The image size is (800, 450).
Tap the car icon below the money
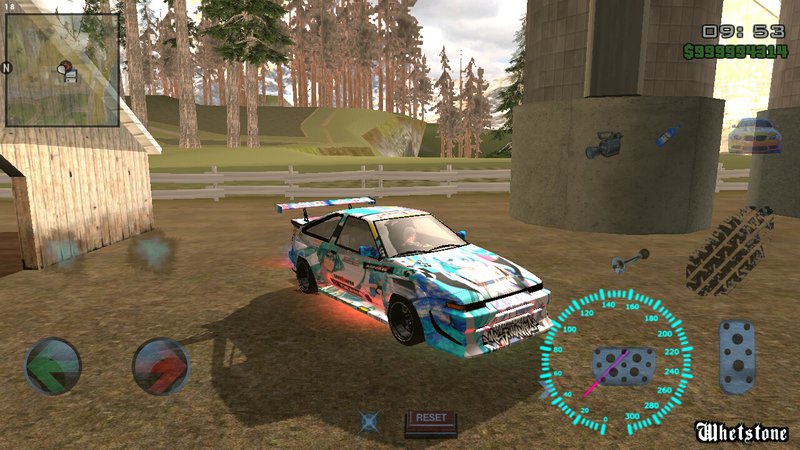pos(753,136)
